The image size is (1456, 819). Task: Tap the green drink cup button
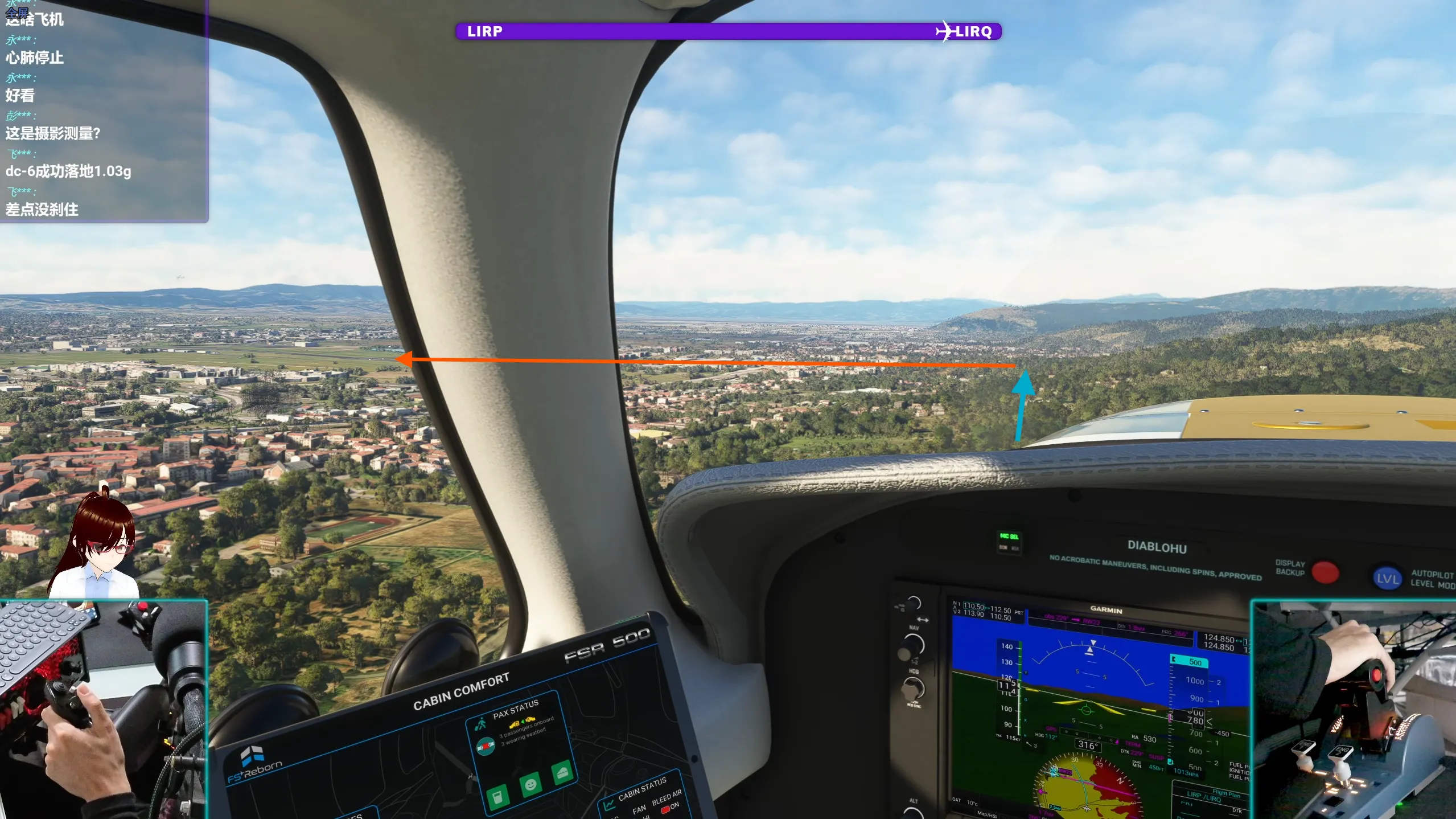point(497,796)
